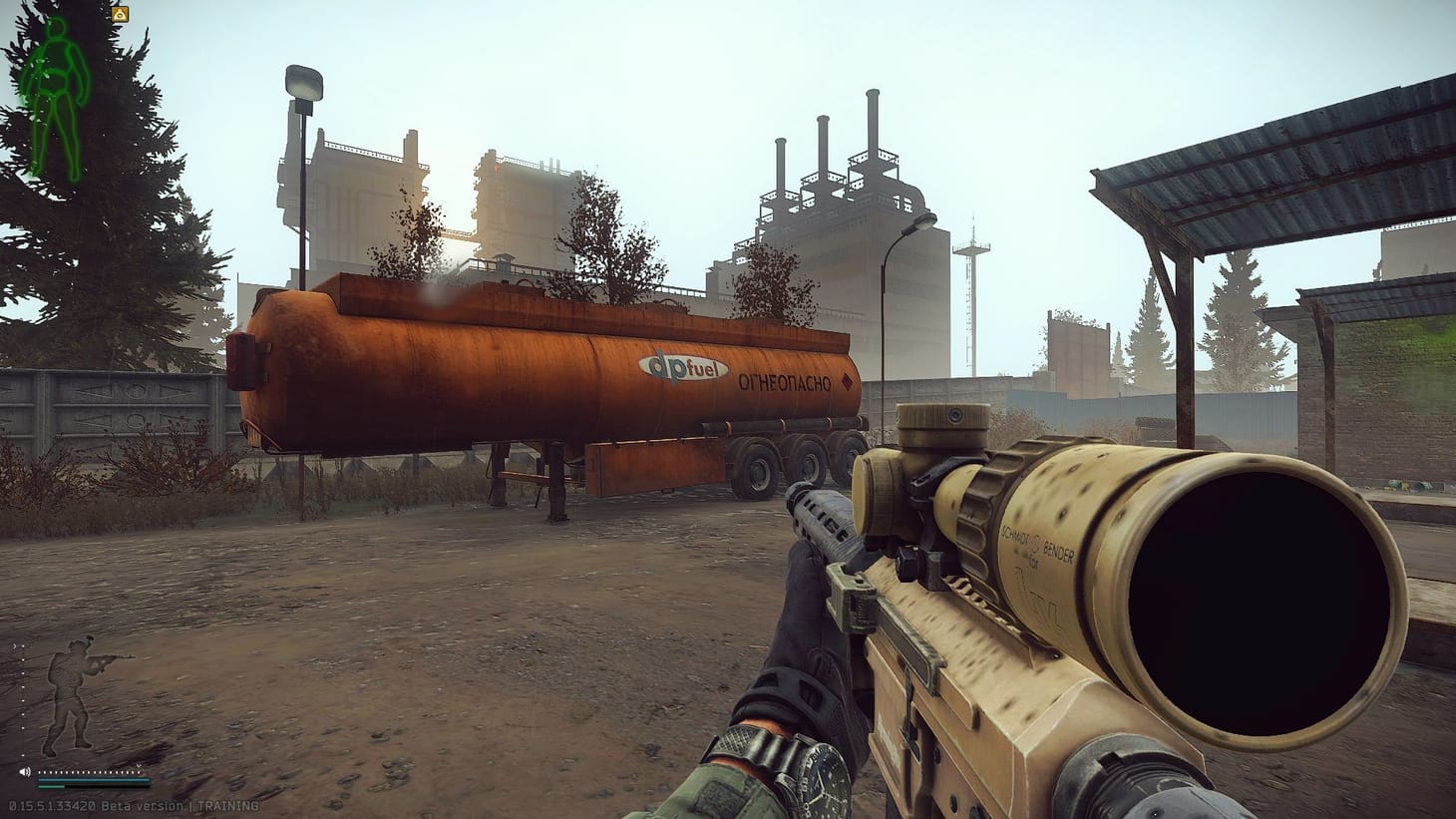Click the voice speaker icon bottom-left
Viewport: 1456px width, 819px height.
[x=25, y=771]
